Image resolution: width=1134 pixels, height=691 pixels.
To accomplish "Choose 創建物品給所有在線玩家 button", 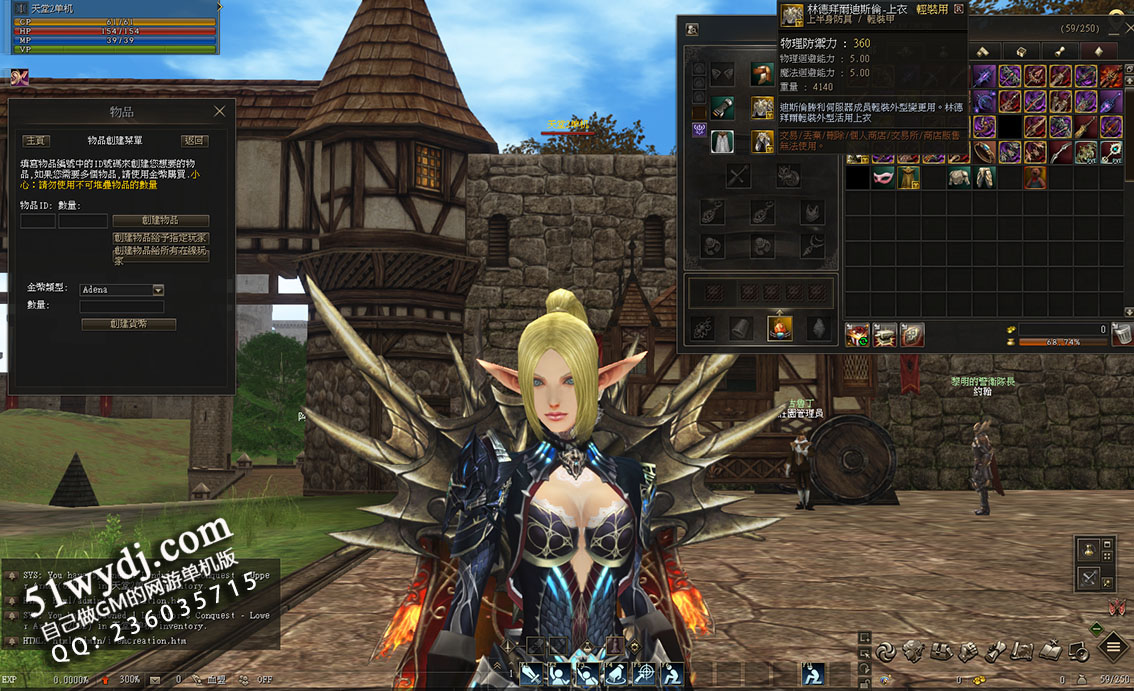I will pos(161,255).
